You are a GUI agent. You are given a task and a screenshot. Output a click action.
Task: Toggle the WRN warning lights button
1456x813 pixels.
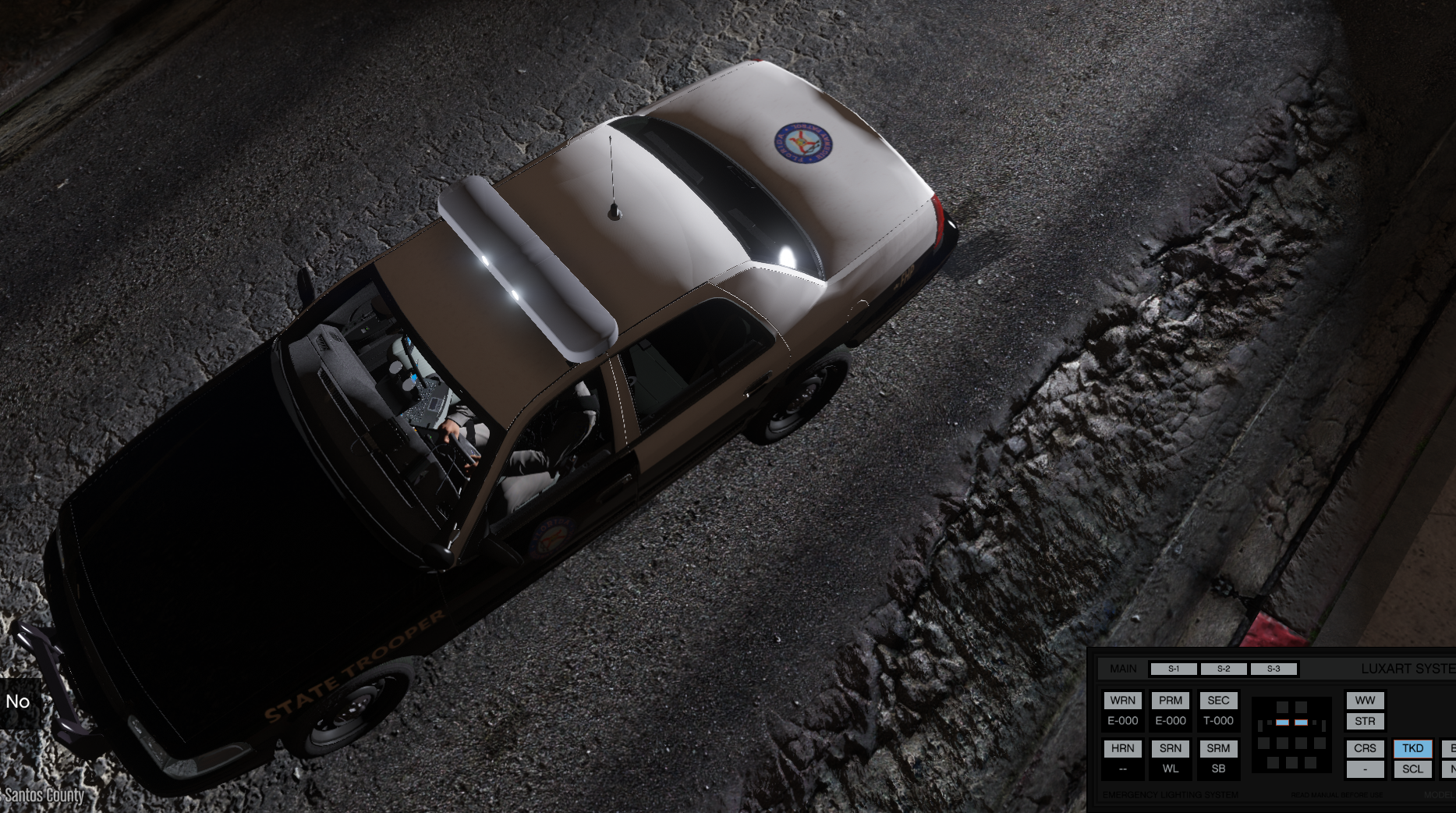pos(1122,701)
